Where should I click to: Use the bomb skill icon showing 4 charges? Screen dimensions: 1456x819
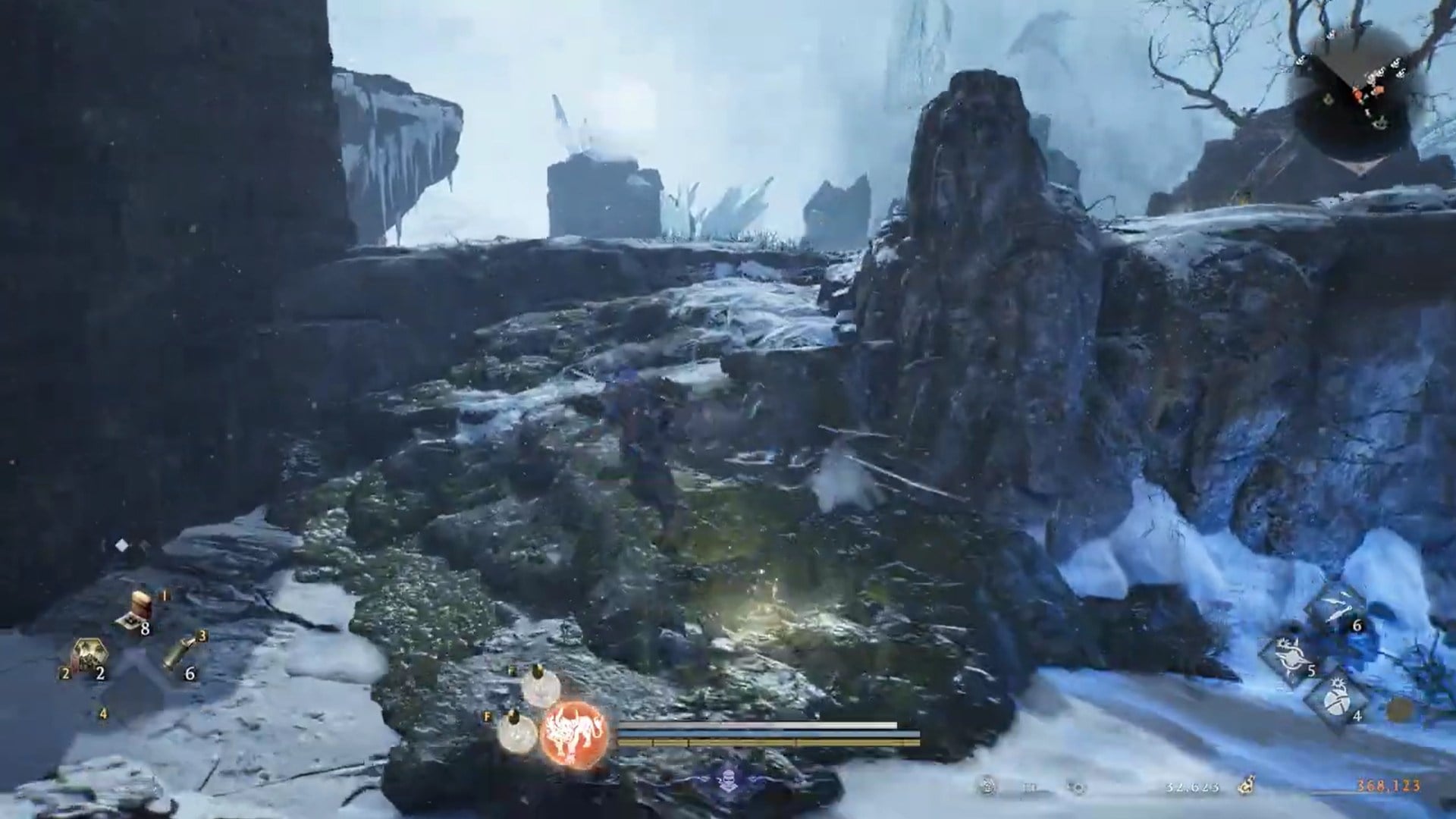point(1338,701)
